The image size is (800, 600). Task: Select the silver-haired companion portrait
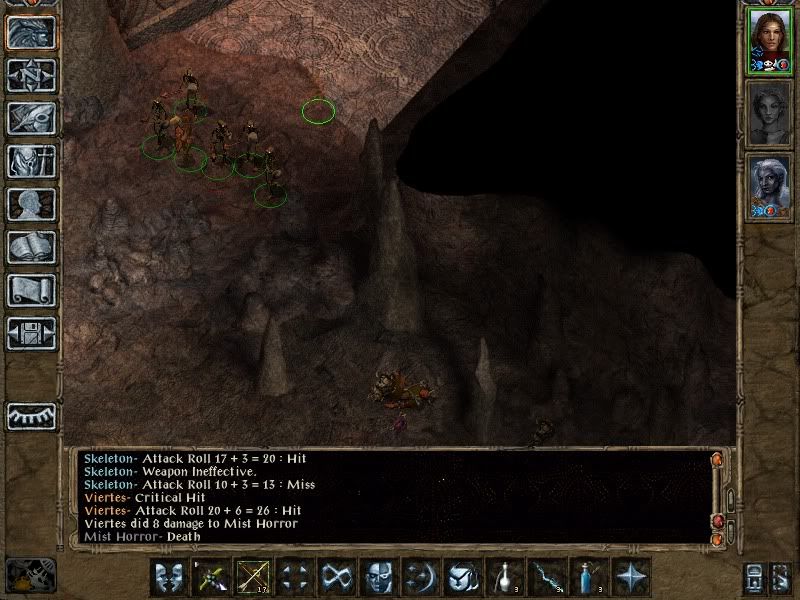coord(768,187)
